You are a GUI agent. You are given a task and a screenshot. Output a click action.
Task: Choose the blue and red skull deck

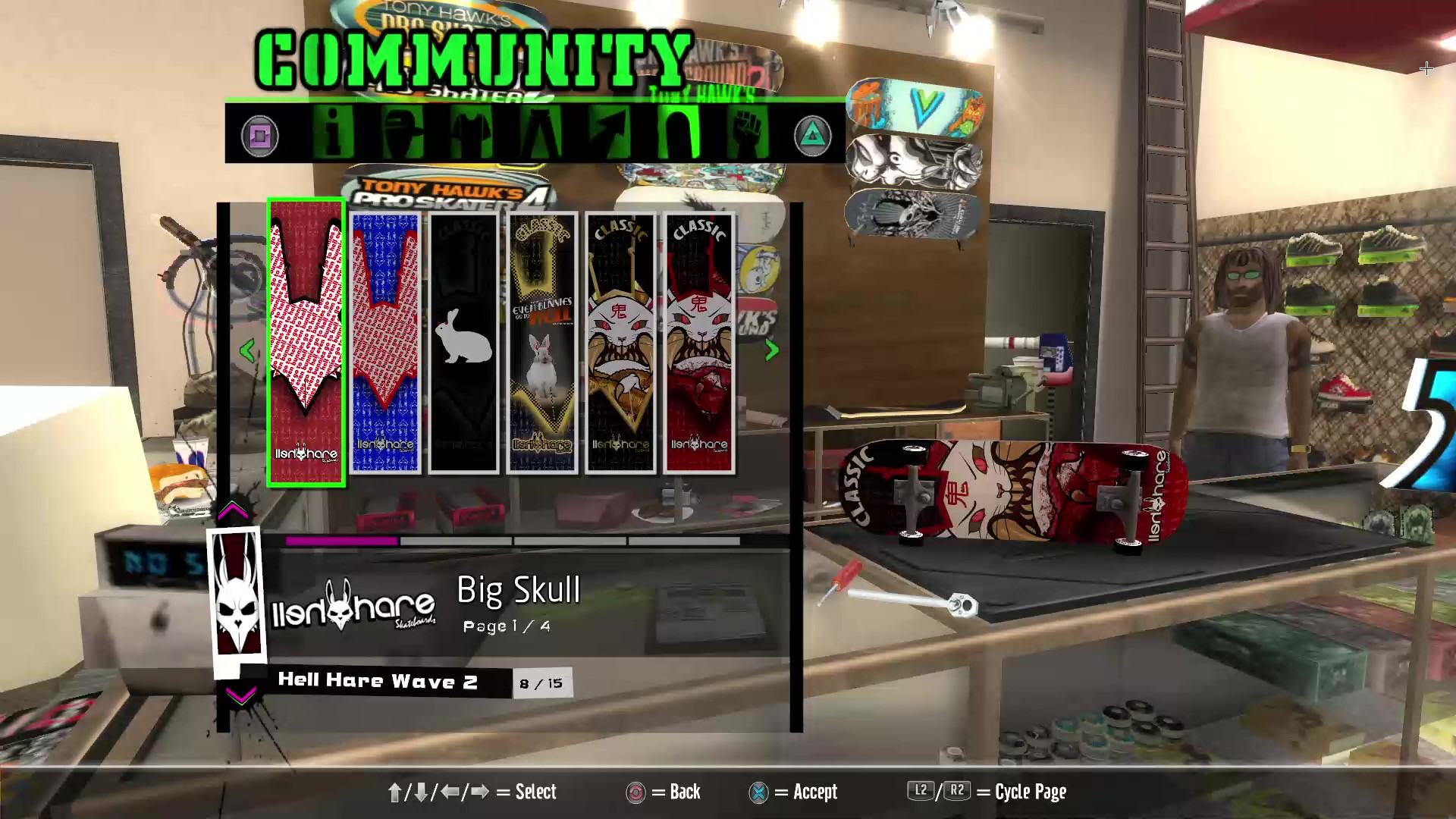click(x=385, y=343)
